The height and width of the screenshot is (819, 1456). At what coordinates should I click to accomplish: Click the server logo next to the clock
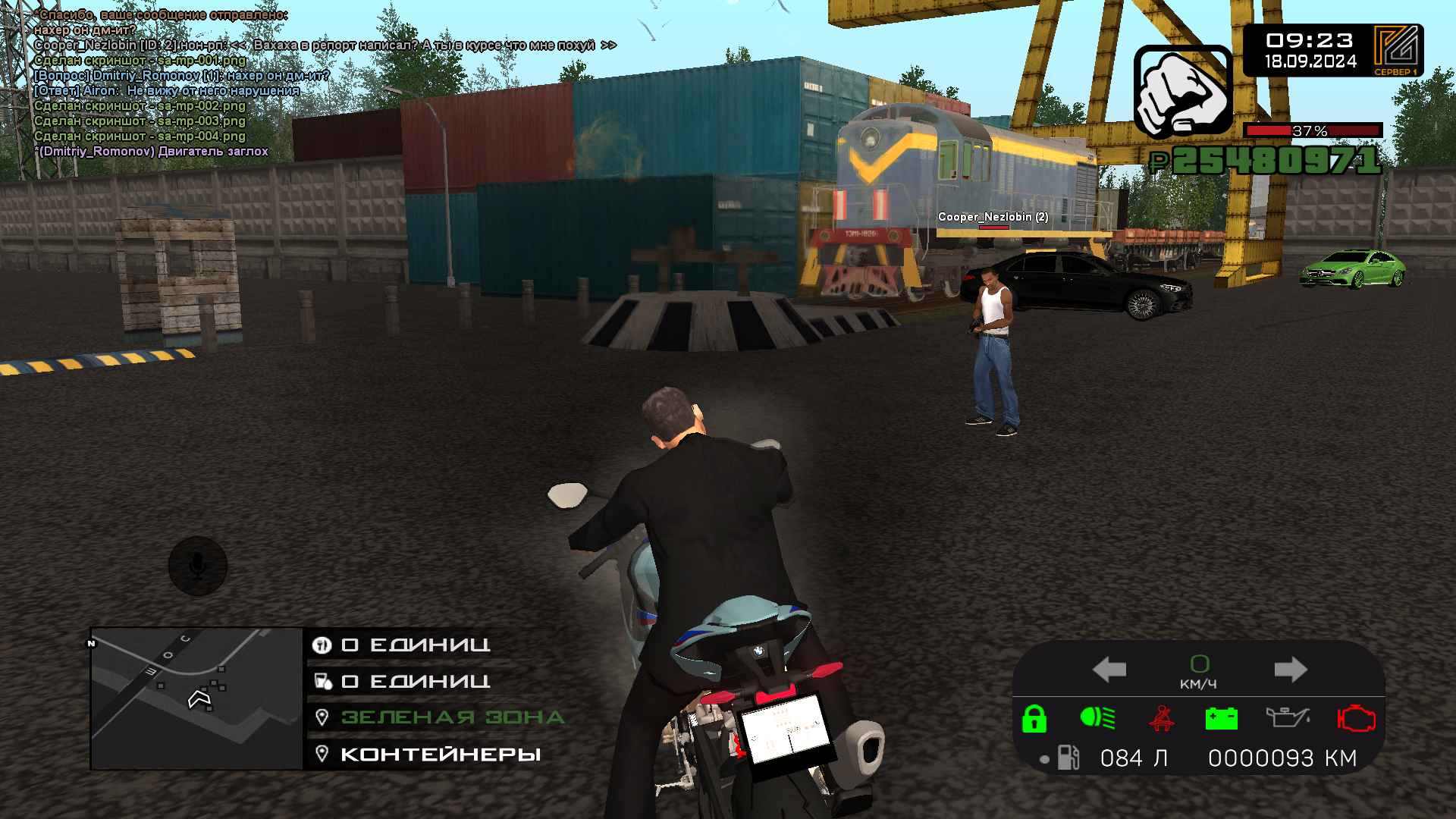1396,49
